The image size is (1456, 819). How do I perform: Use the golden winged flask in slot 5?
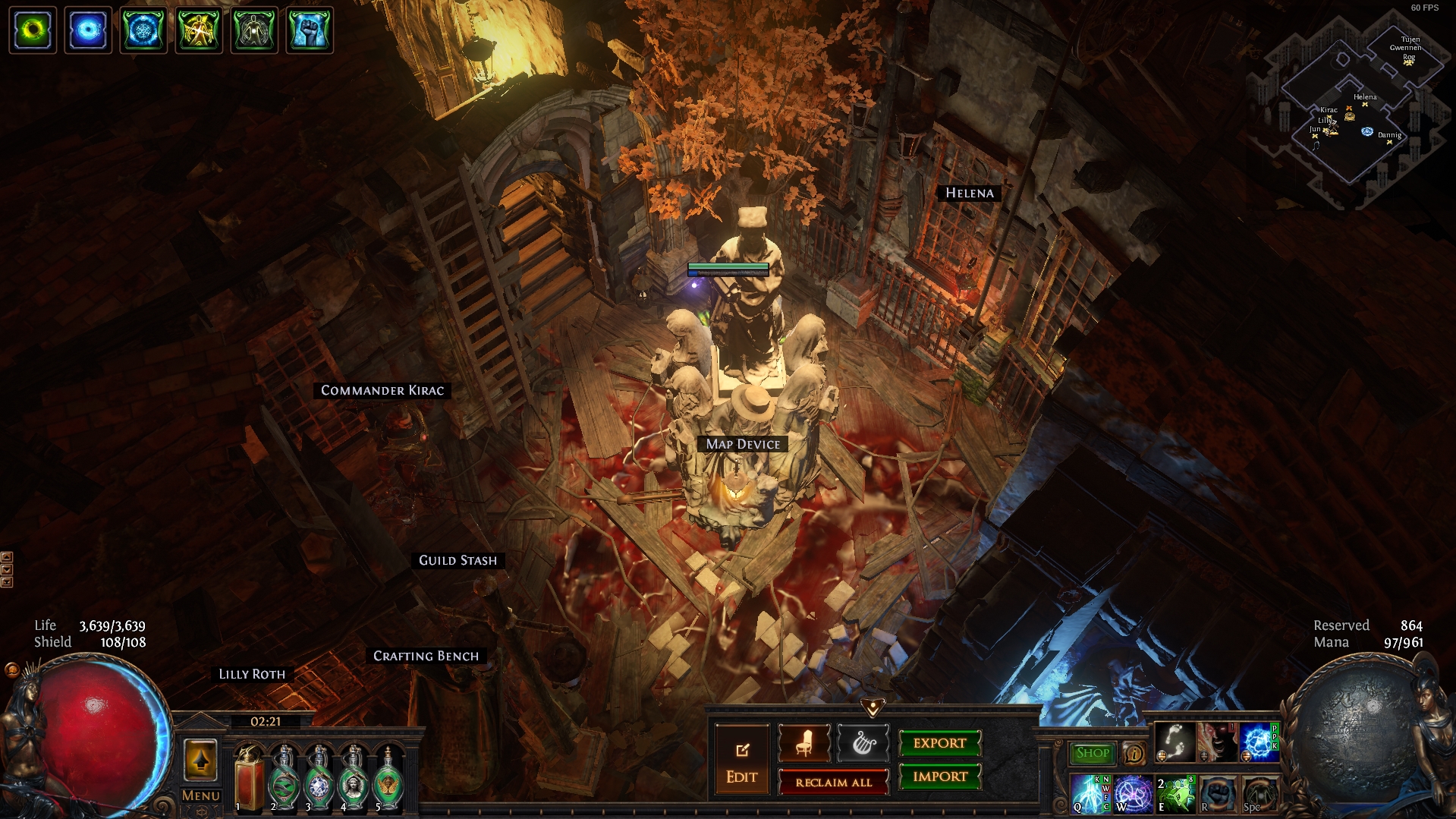point(388,780)
